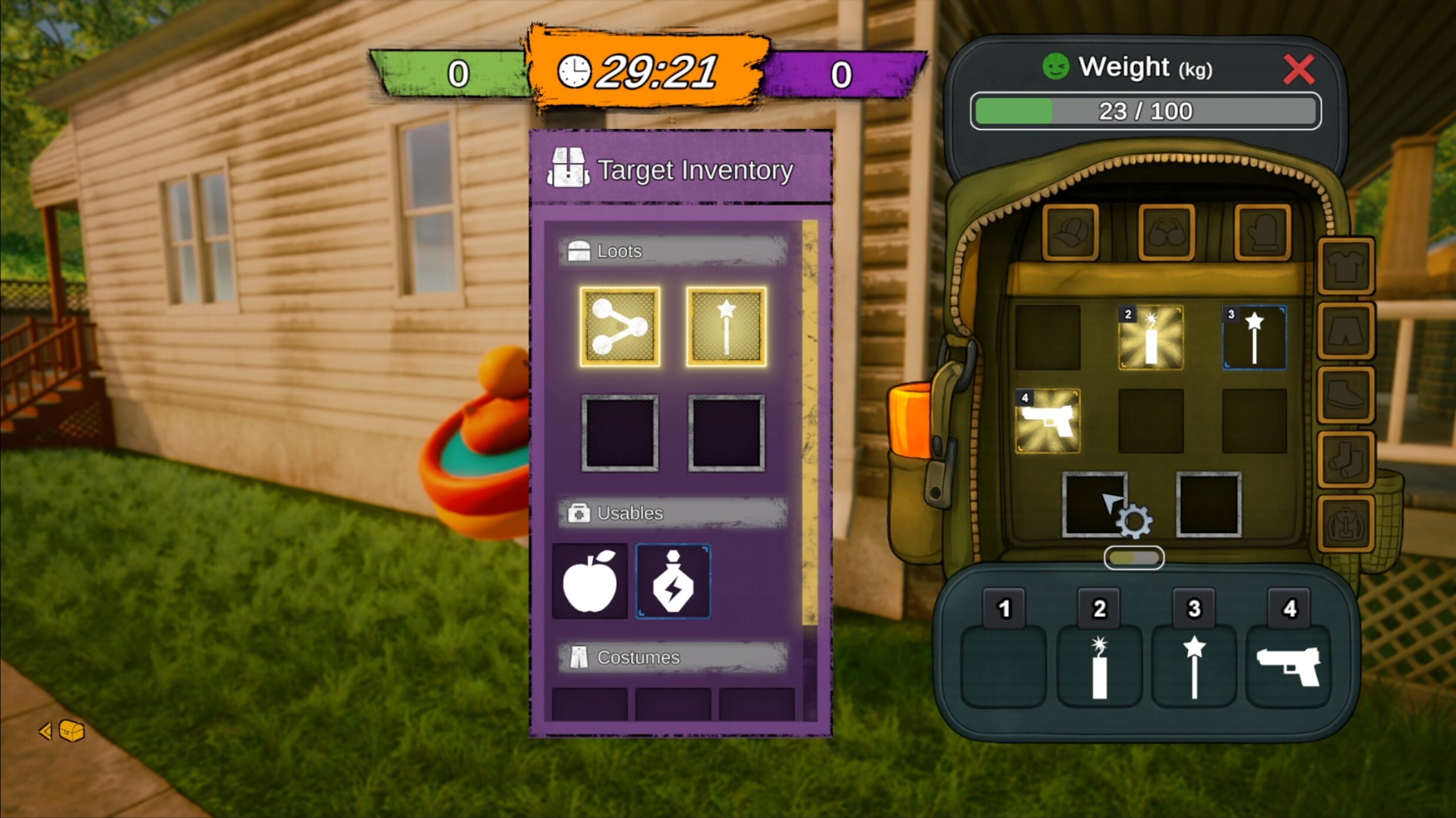The width and height of the screenshot is (1456, 818).
Task: Select the energy drink in Usables
Action: click(673, 581)
